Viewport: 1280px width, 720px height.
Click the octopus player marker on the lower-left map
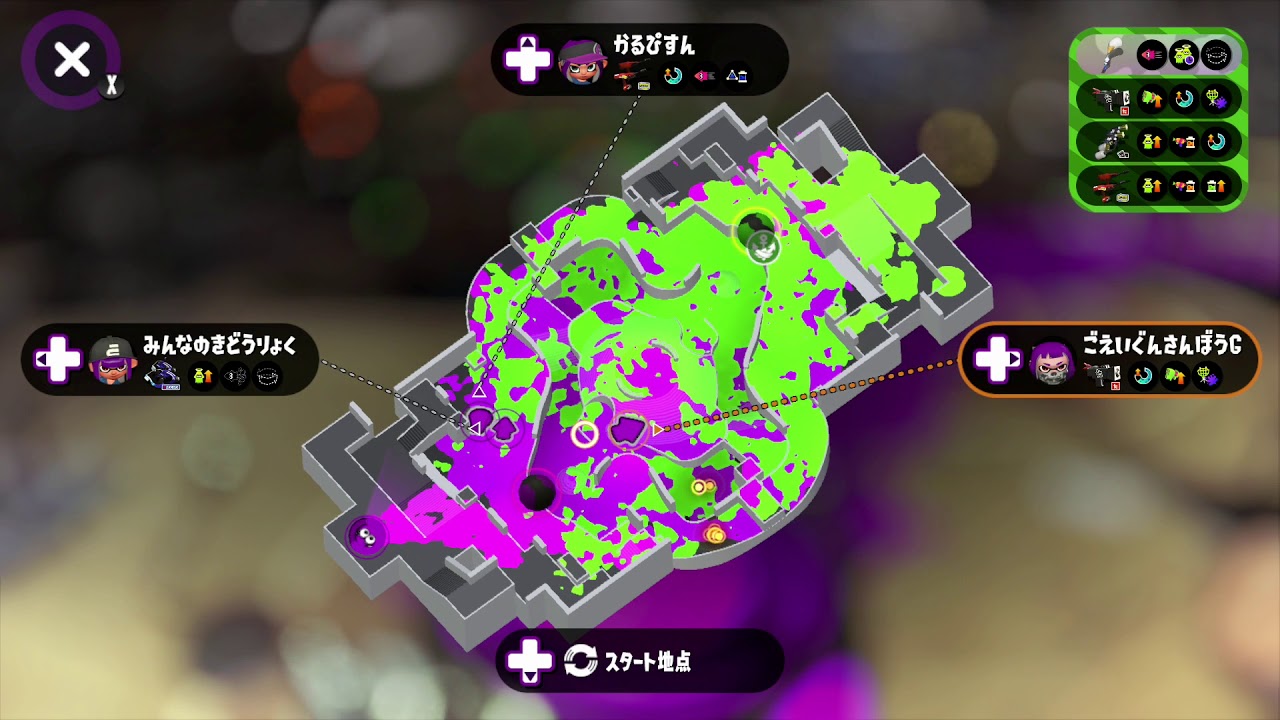pos(368,539)
